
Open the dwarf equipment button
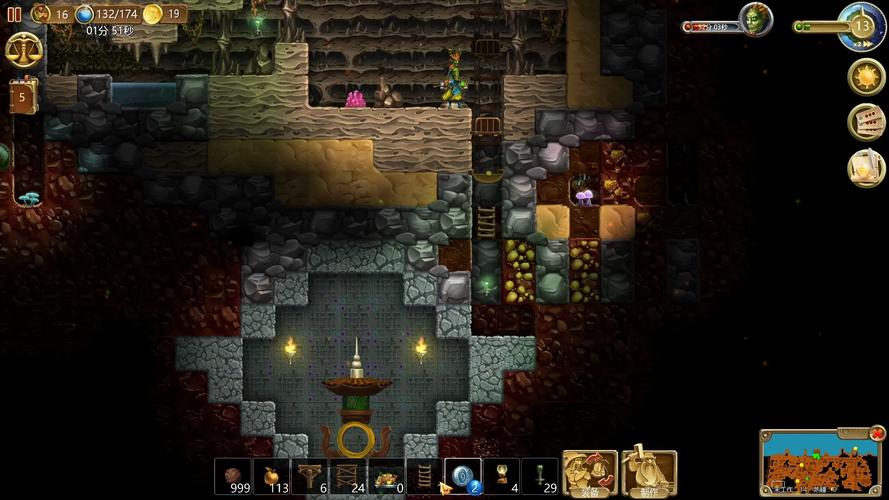(x=589, y=473)
